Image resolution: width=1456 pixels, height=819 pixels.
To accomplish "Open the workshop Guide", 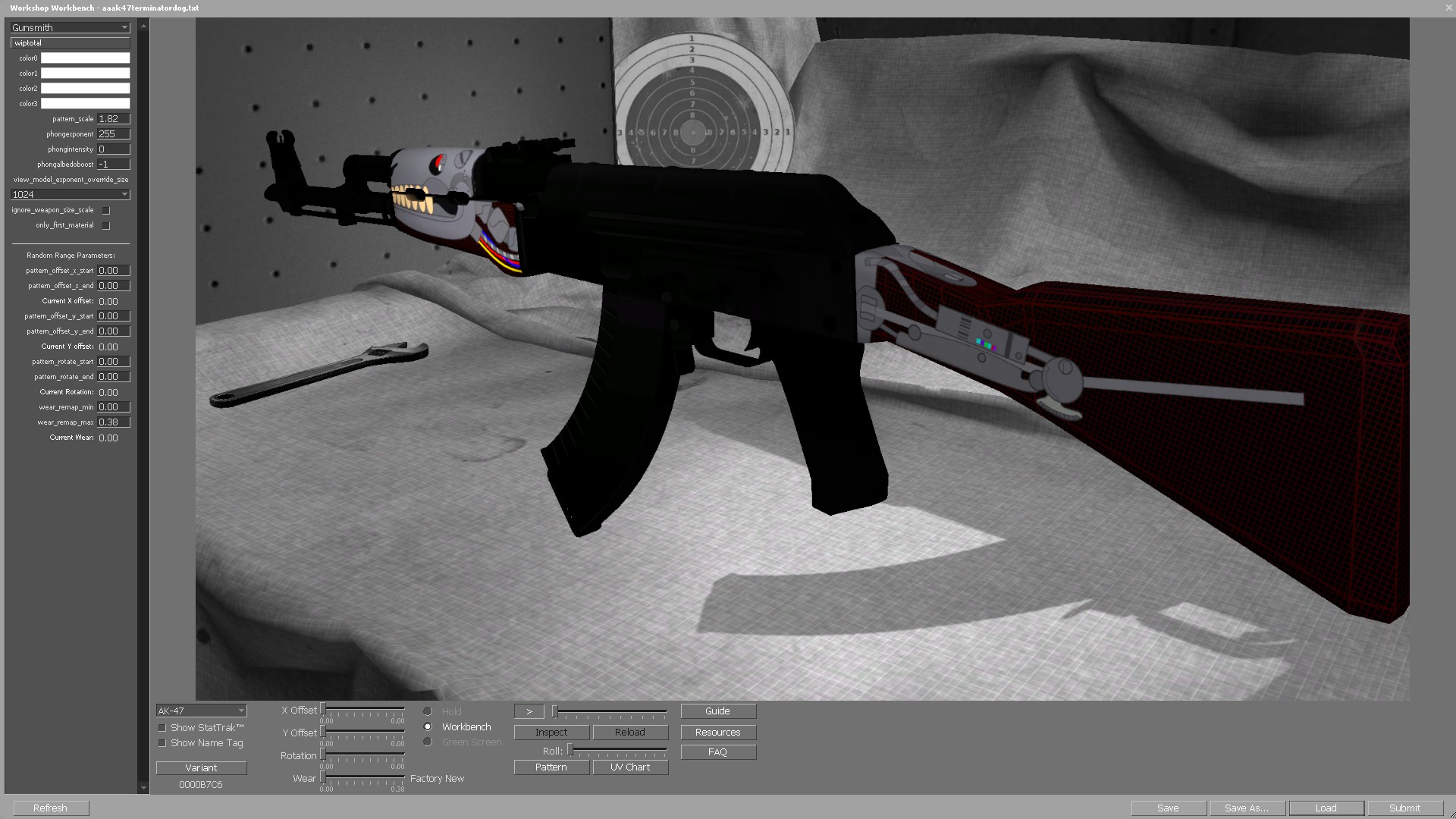I will click(717, 711).
